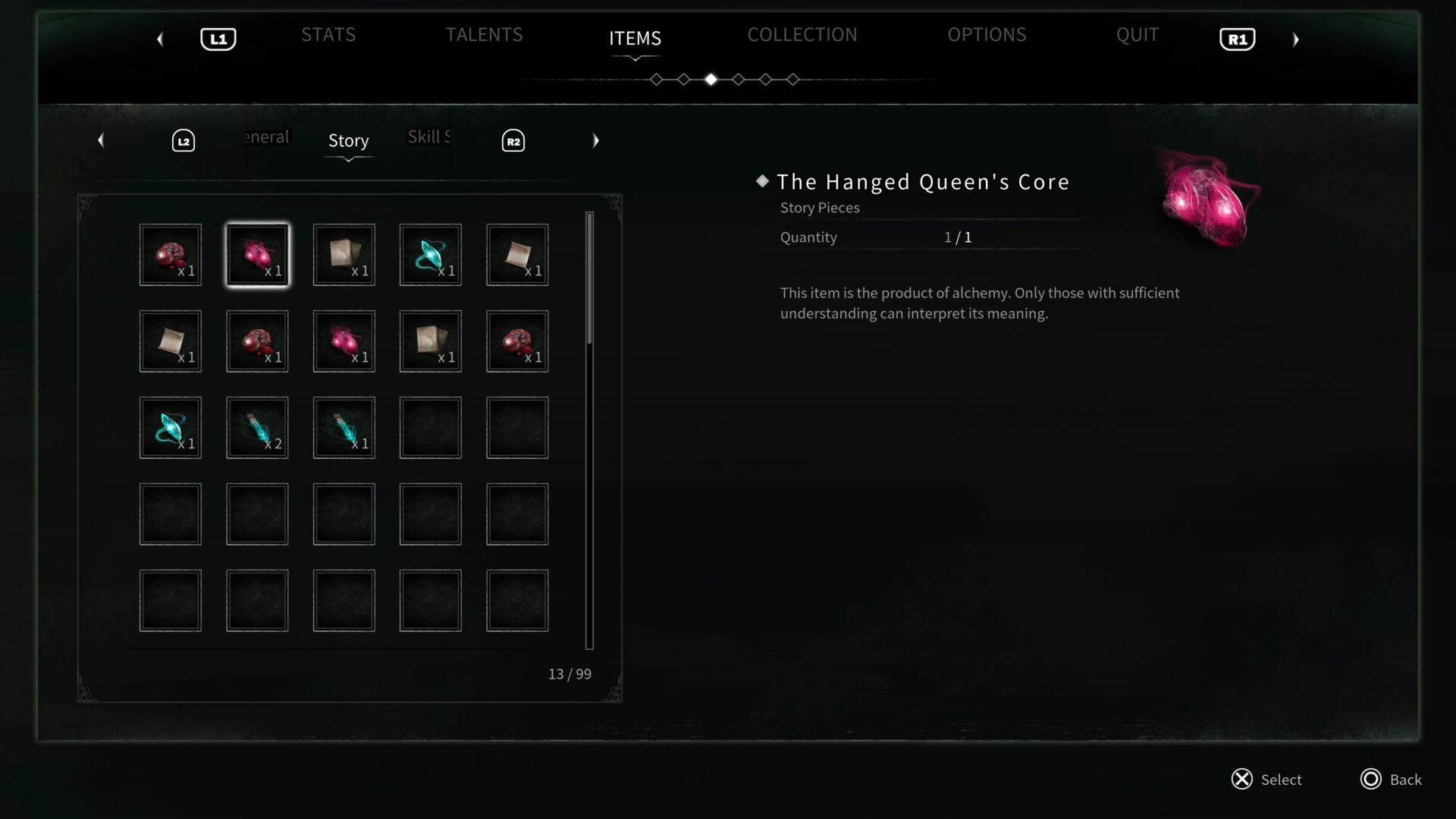Select the teal wisp in third row

pos(171,428)
